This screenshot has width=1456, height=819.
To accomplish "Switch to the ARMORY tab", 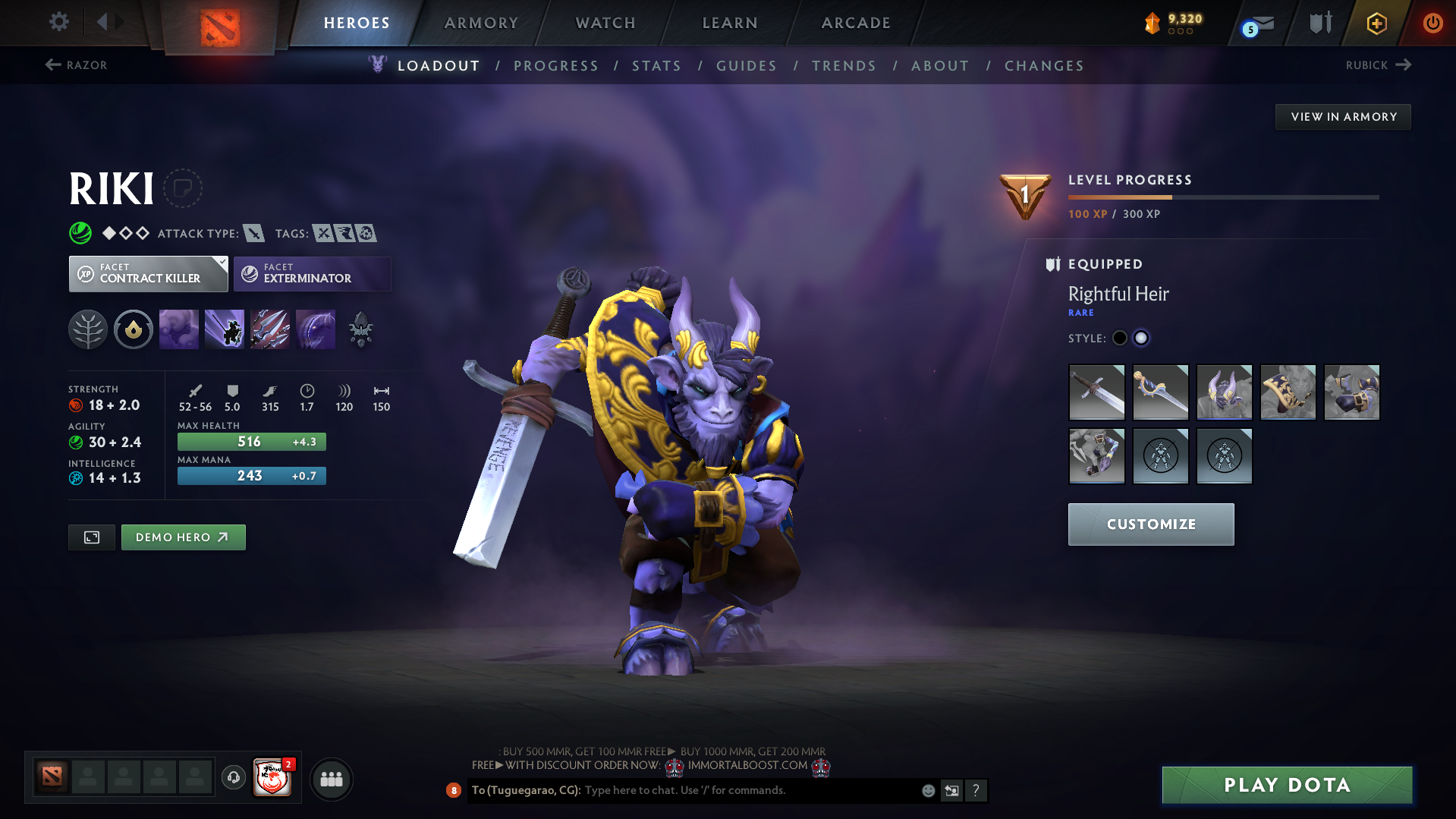I will [x=481, y=23].
